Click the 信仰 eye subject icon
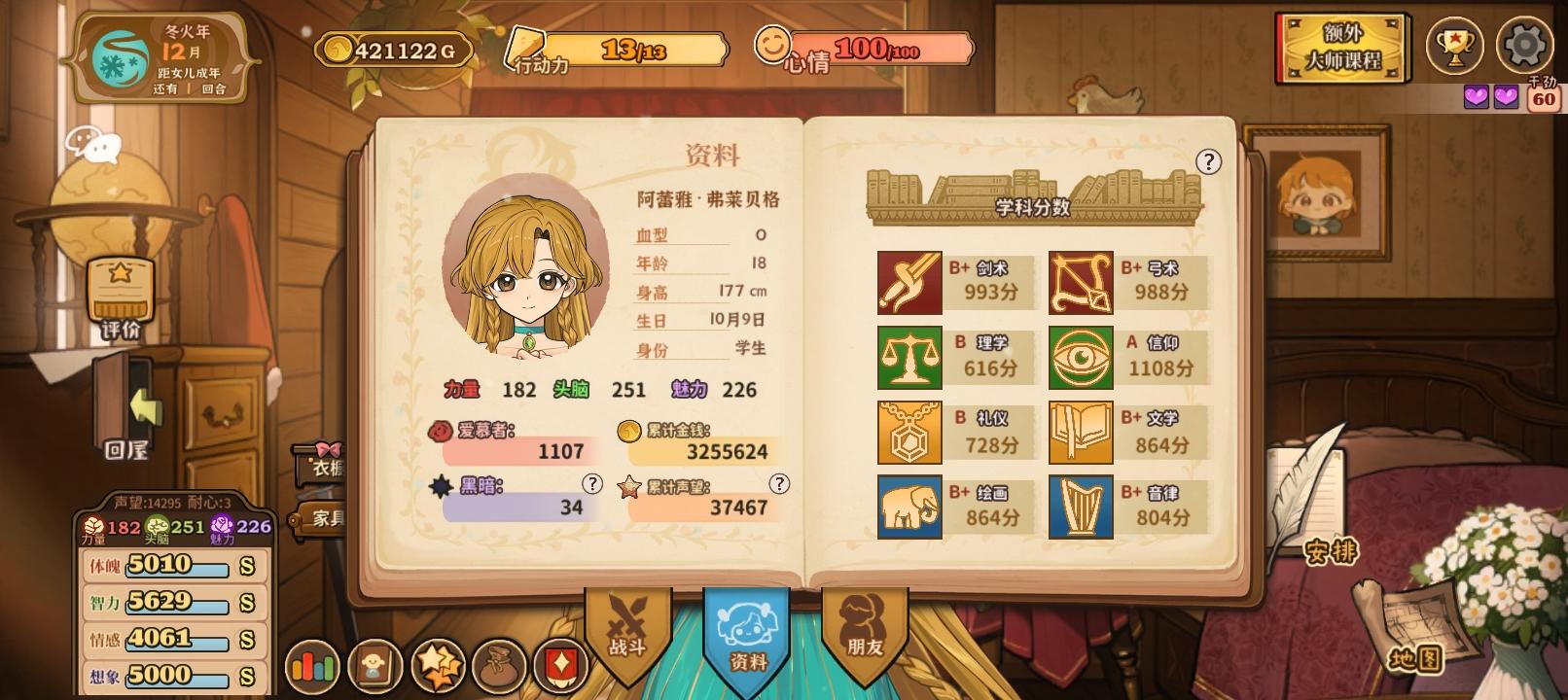The width and height of the screenshot is (1568, 700). [1081, 357]
